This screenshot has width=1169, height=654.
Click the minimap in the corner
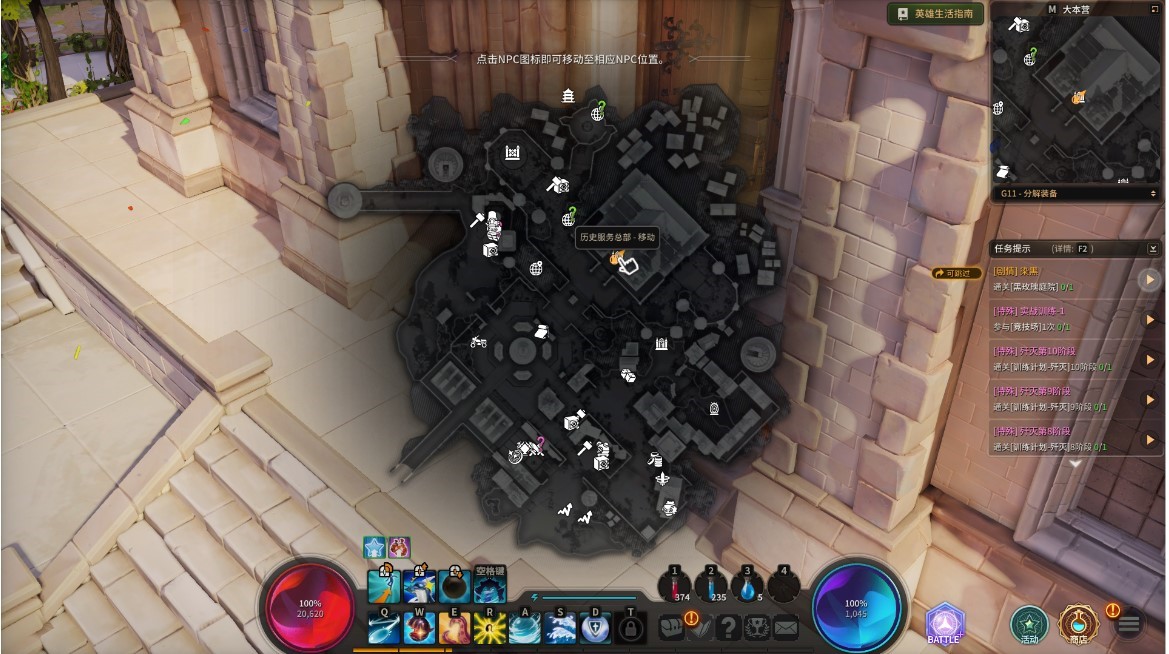[1076, 98]
